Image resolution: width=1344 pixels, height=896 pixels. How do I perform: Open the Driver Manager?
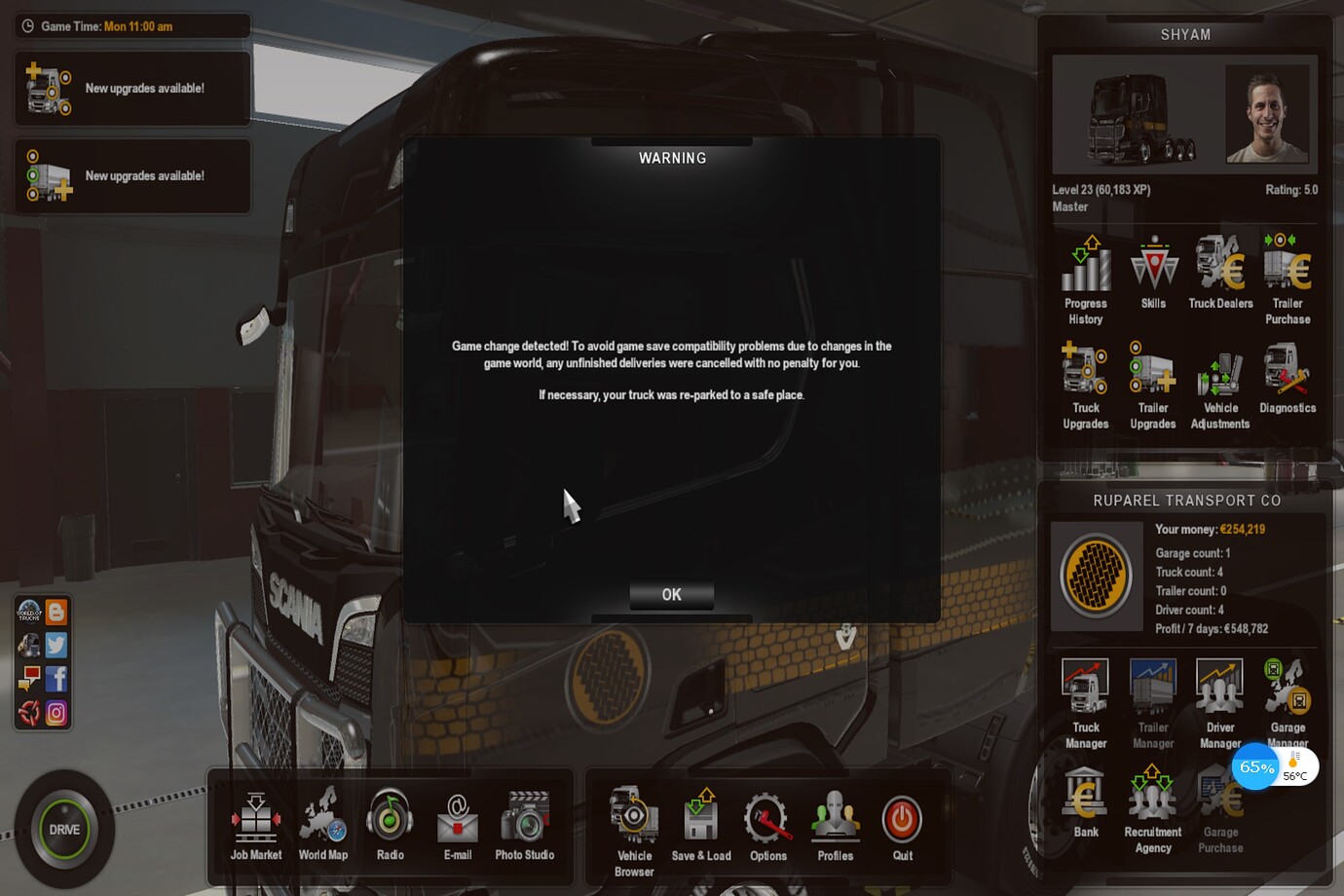1219,703
